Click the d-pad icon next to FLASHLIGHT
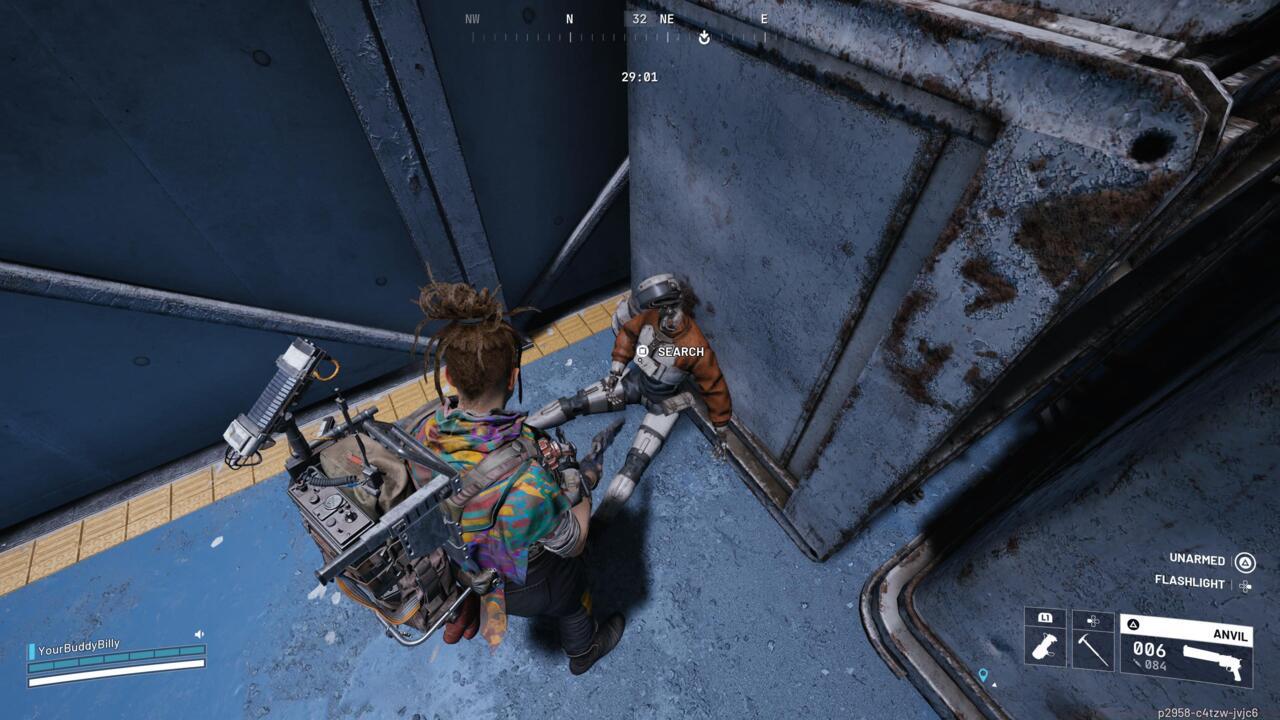 (x=1245, y=586)
